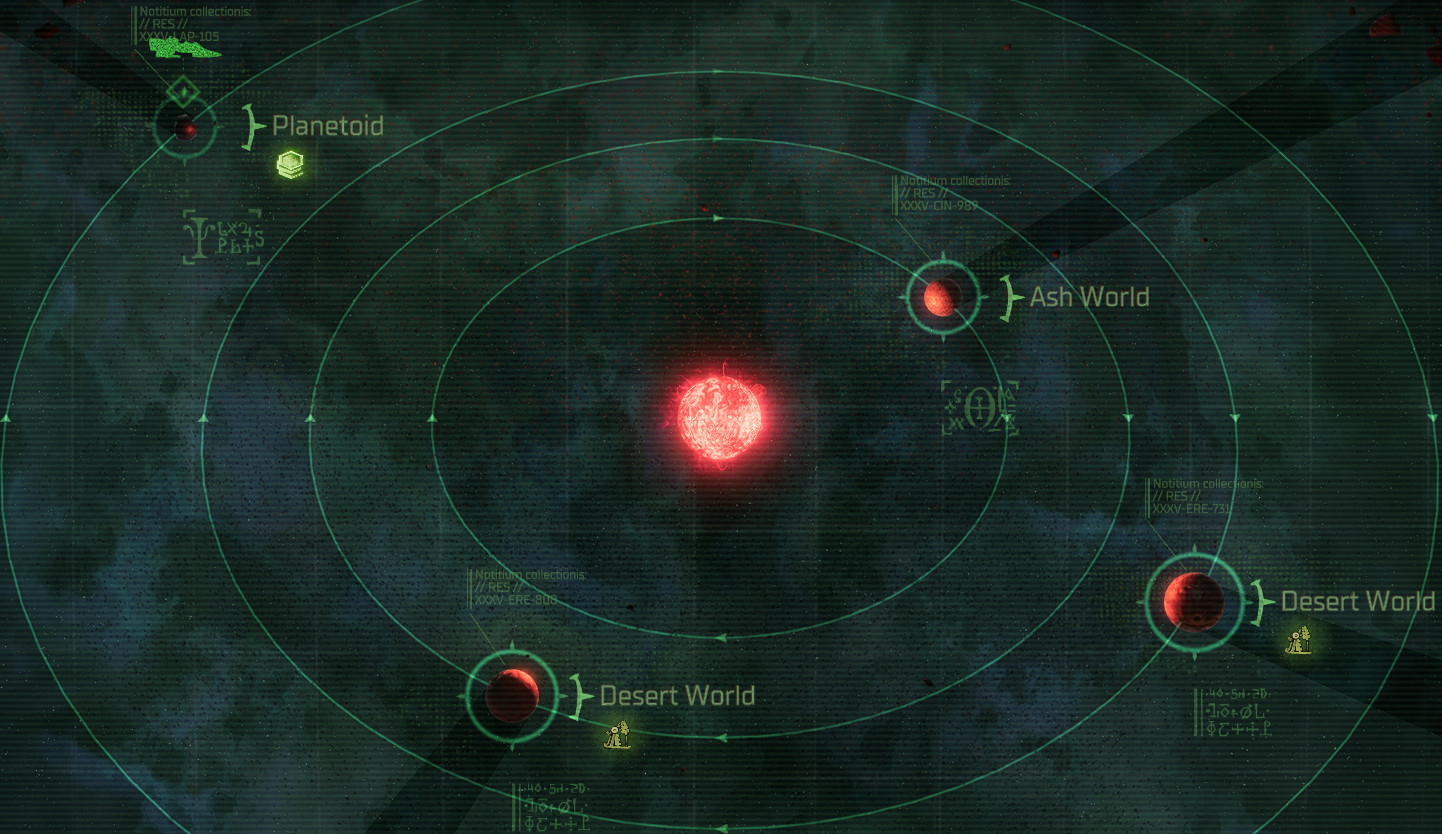Open the point-of-interest icon below Desert World XXXV-ERE-731

(1298, 641)
